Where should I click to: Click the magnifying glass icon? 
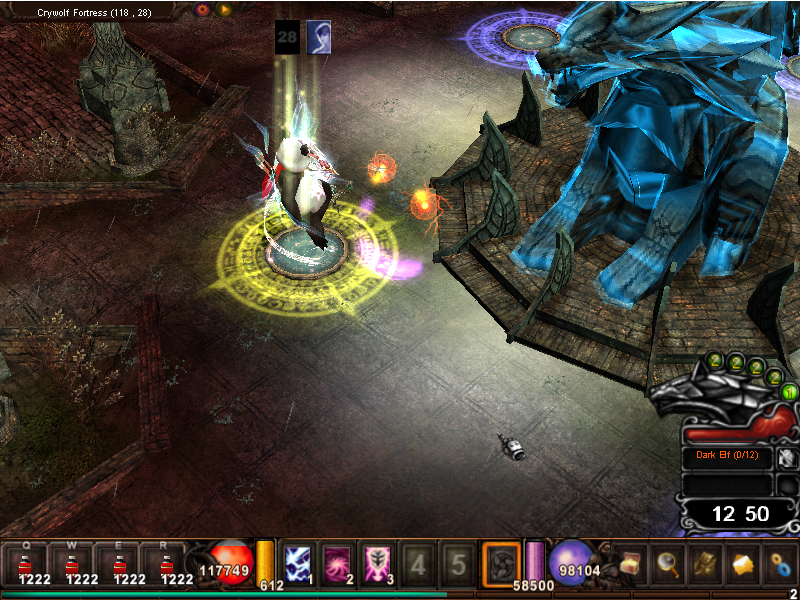click(667, 565)
